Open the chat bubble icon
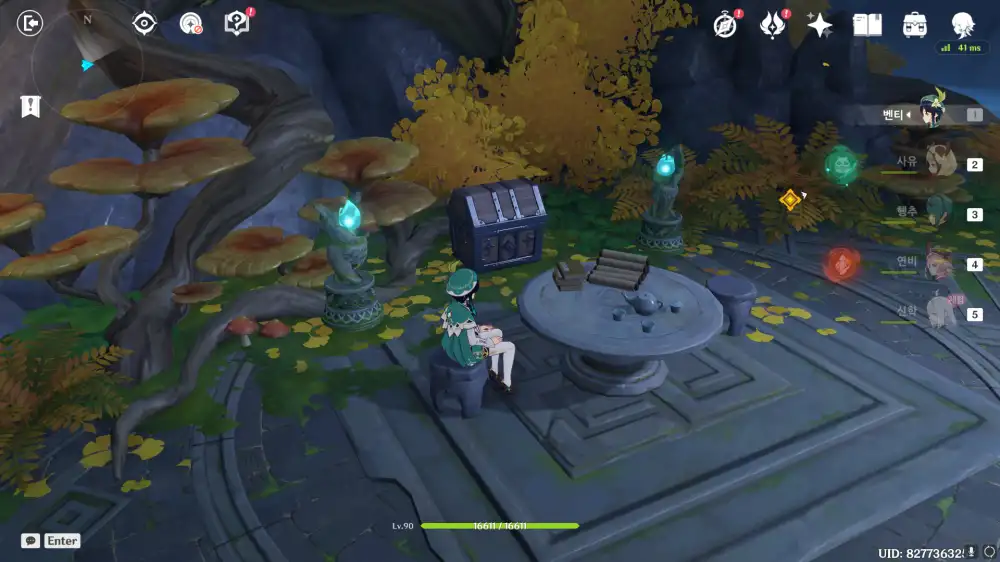Screen dimensions: 1000x562 [31, 540]
